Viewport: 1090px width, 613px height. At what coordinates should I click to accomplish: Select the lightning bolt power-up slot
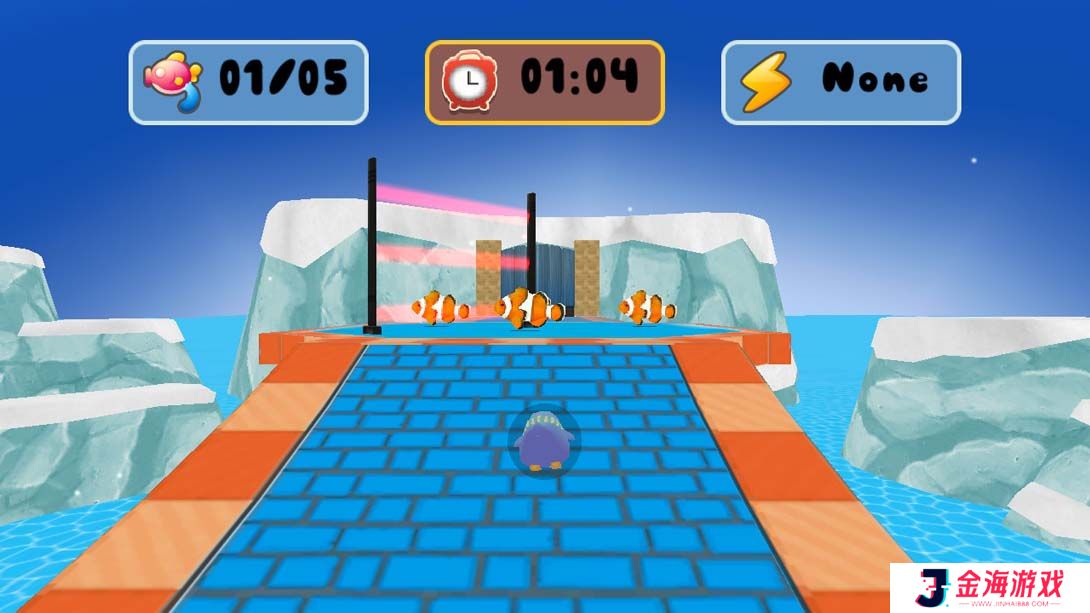click(840, 82)
